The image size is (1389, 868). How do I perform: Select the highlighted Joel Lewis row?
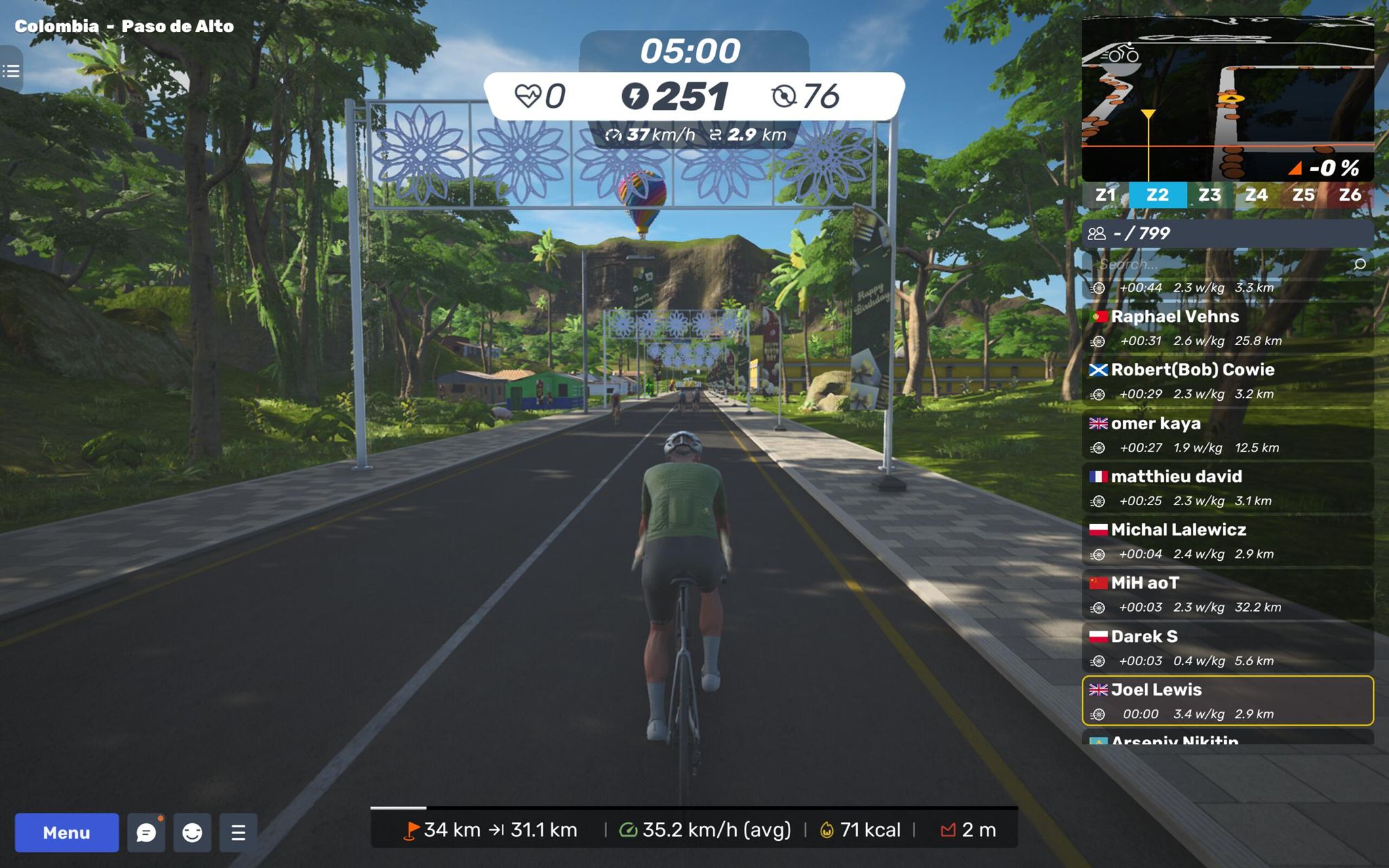tap(1227, 701)
